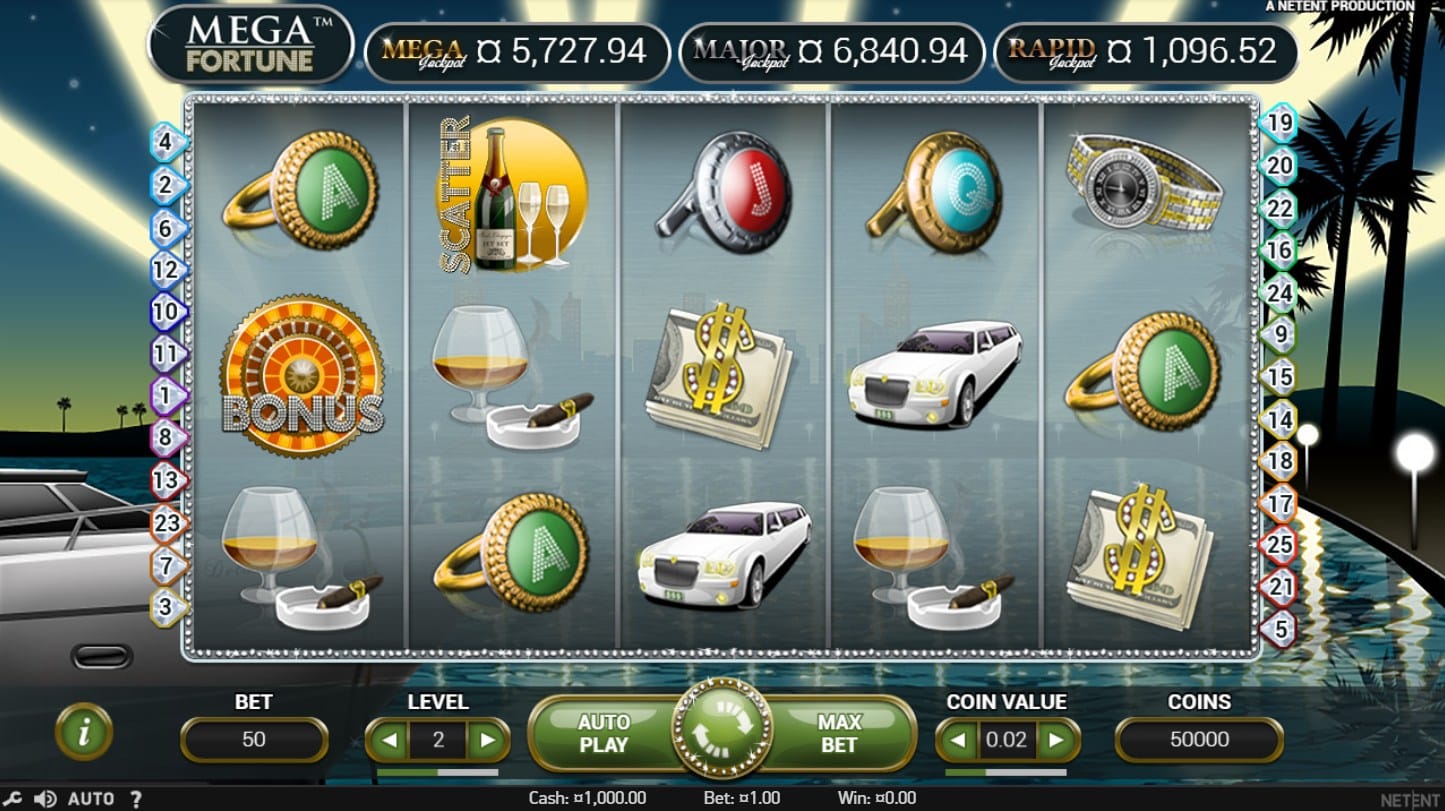
Task: Open the question mark help
Action: click(136, 799)
